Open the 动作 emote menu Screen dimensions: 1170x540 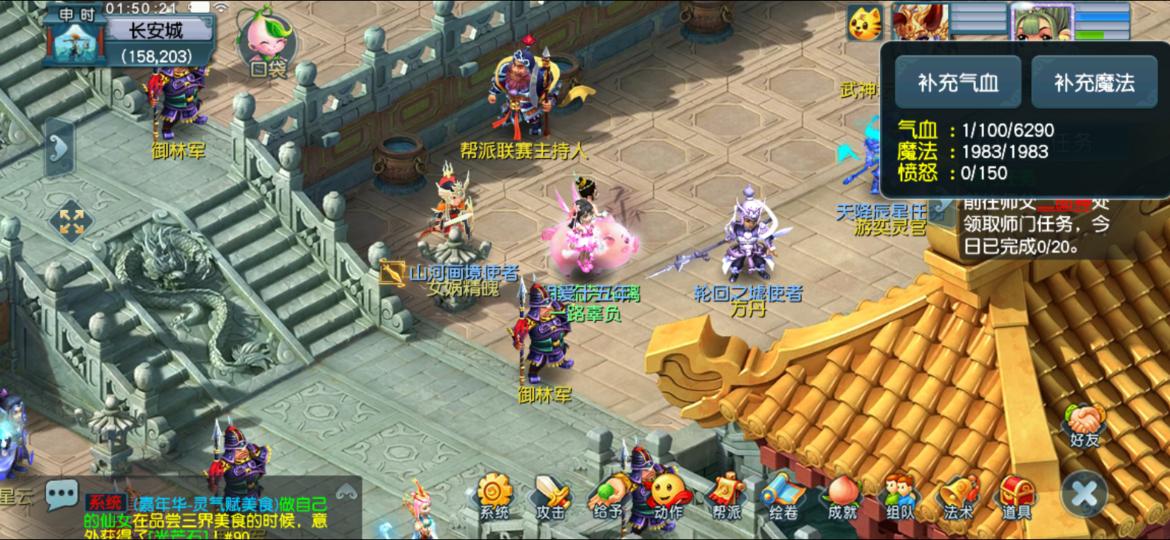(x=667, y=495)
